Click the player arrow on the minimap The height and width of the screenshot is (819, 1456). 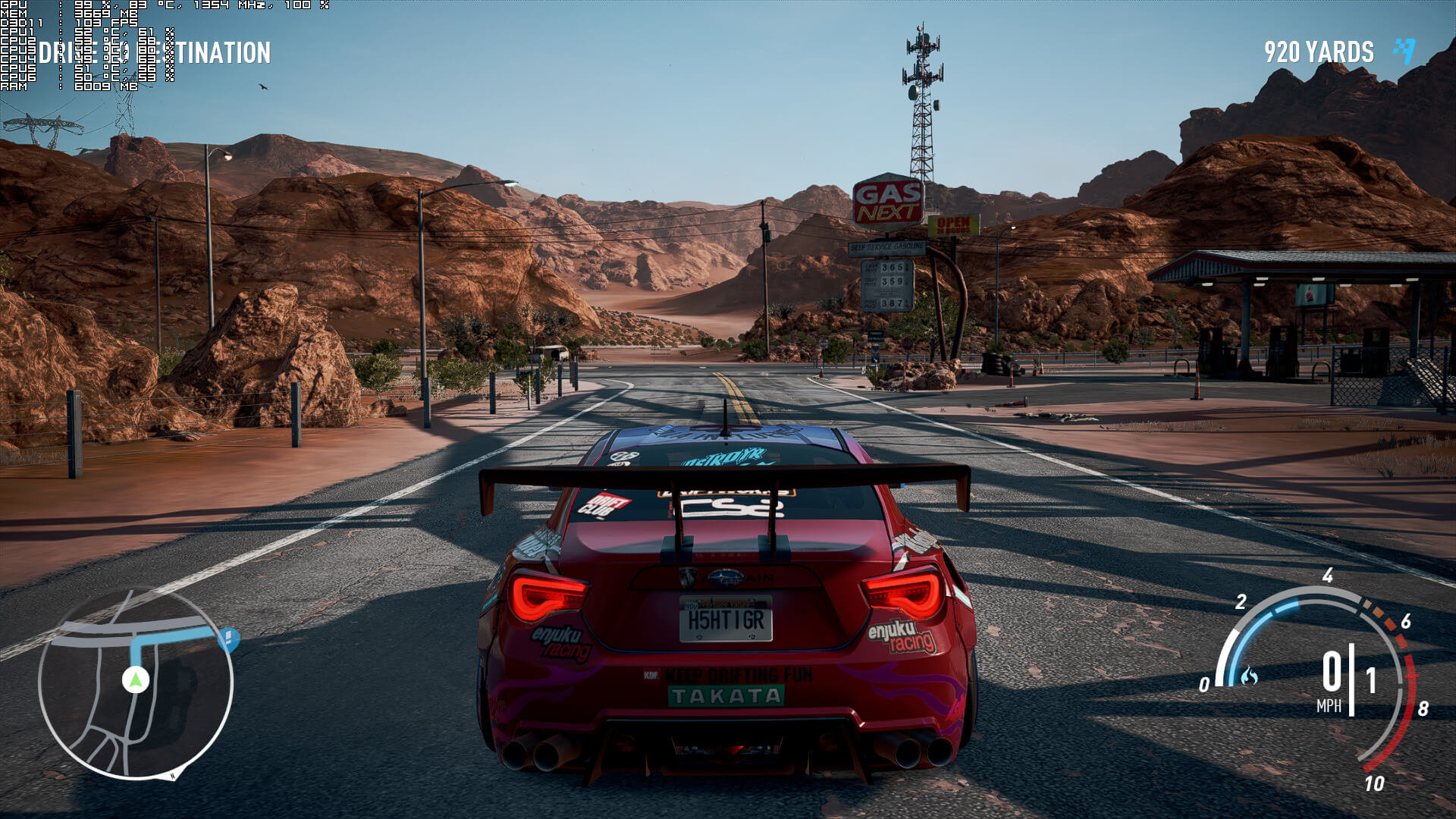coord(136,679)
